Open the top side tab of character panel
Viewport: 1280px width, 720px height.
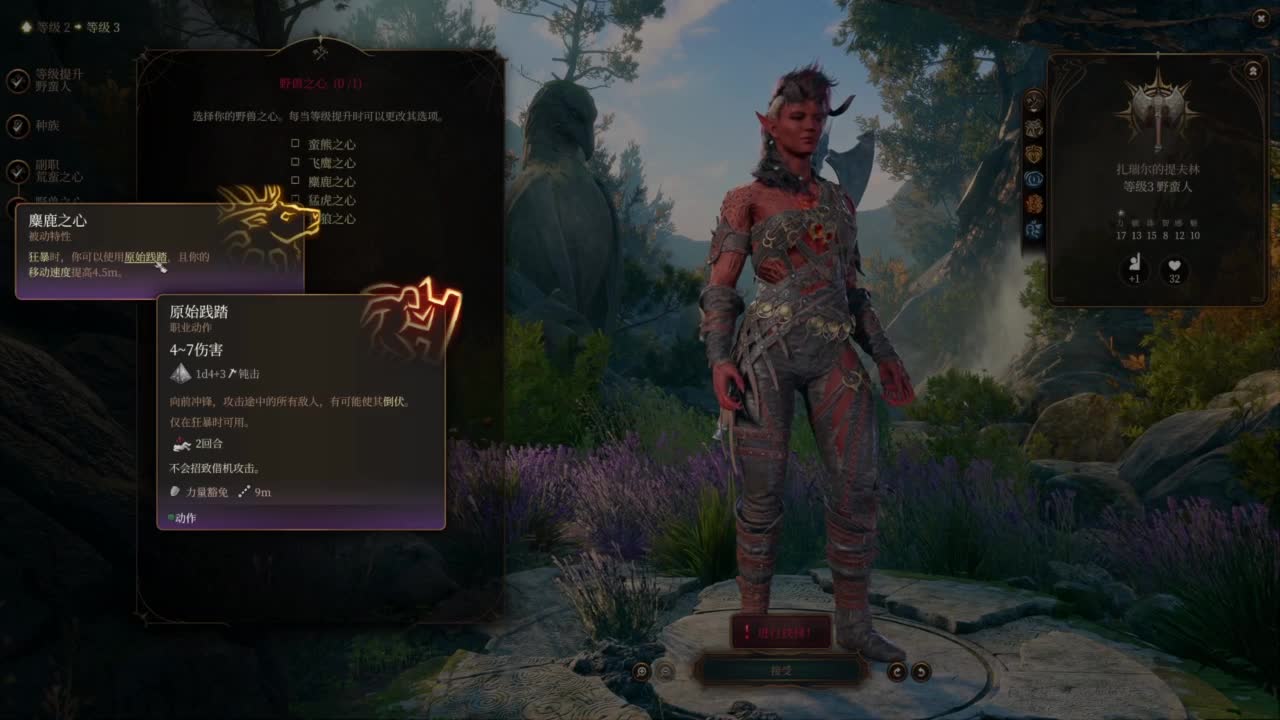click(x=1034, y=101)
